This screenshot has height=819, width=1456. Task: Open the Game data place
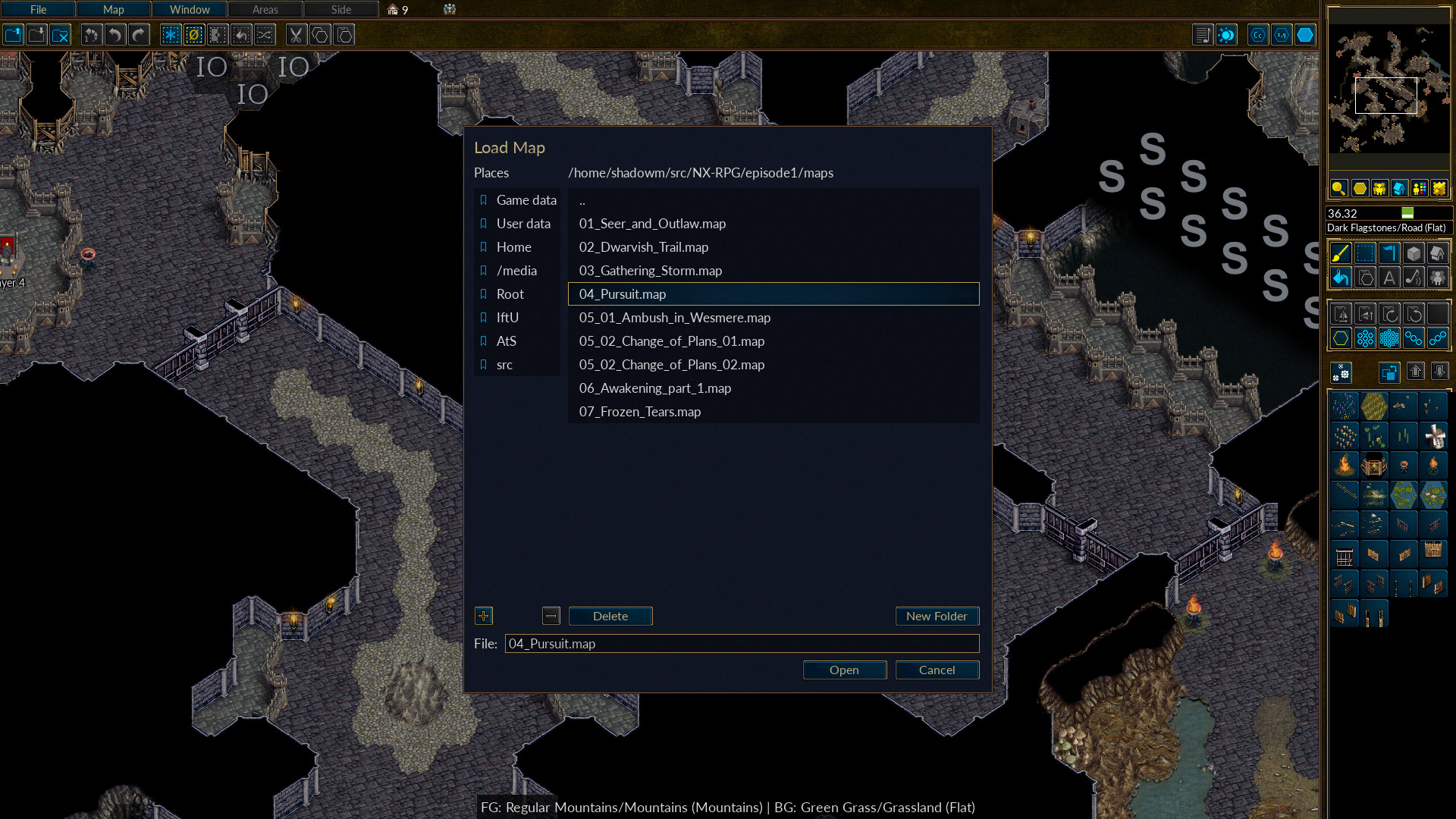(526, 200)
